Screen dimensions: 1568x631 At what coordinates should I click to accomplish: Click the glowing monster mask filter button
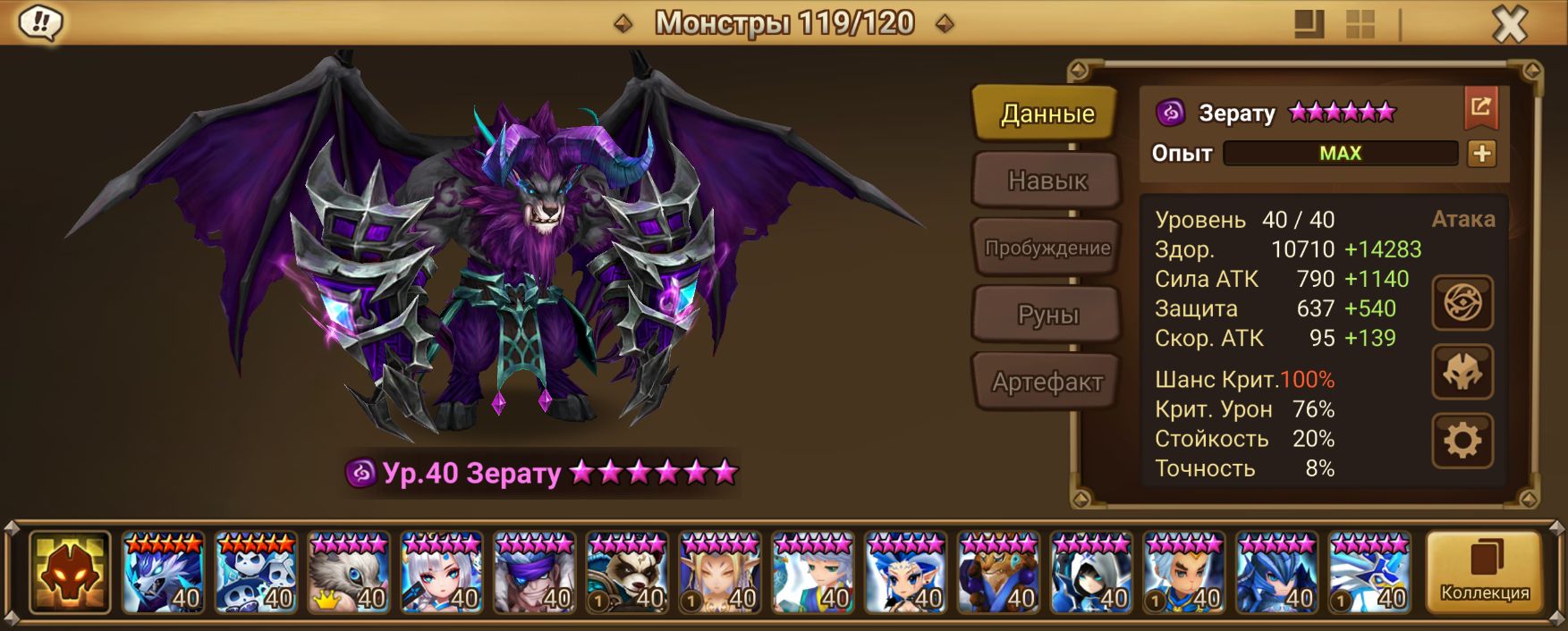(x=70, y=573)
